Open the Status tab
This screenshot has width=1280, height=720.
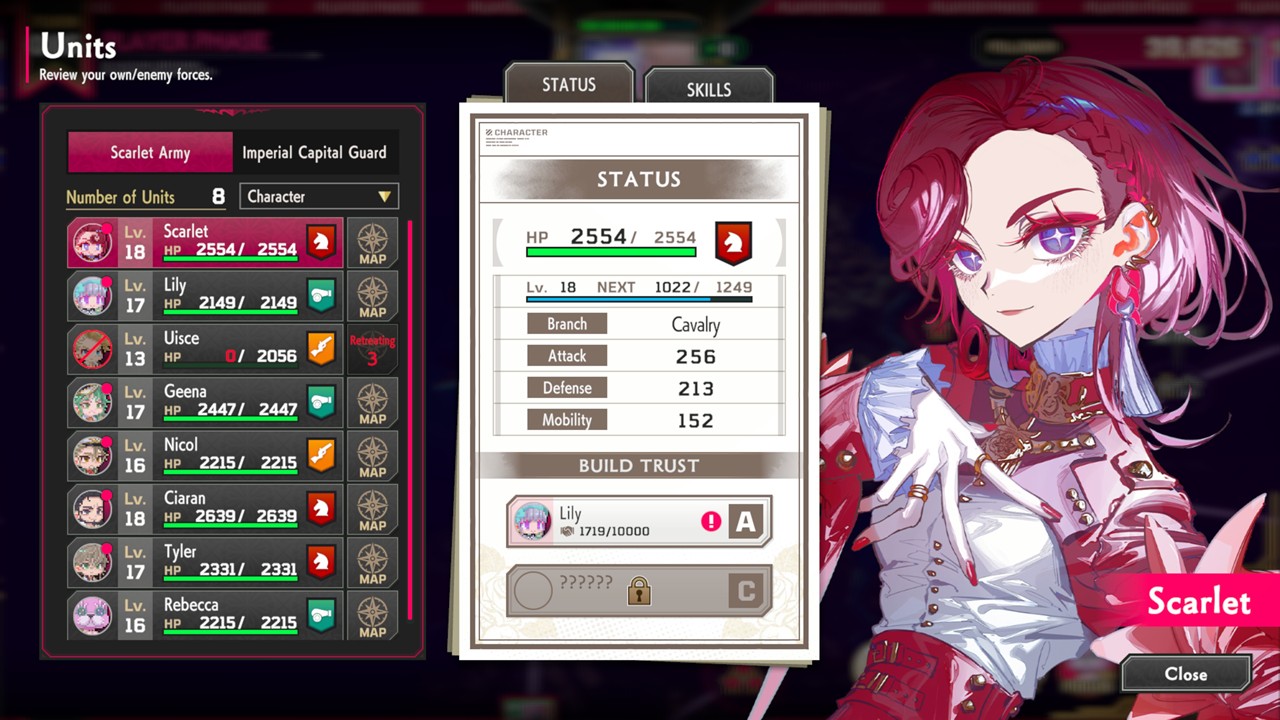[x=569, y=85]
